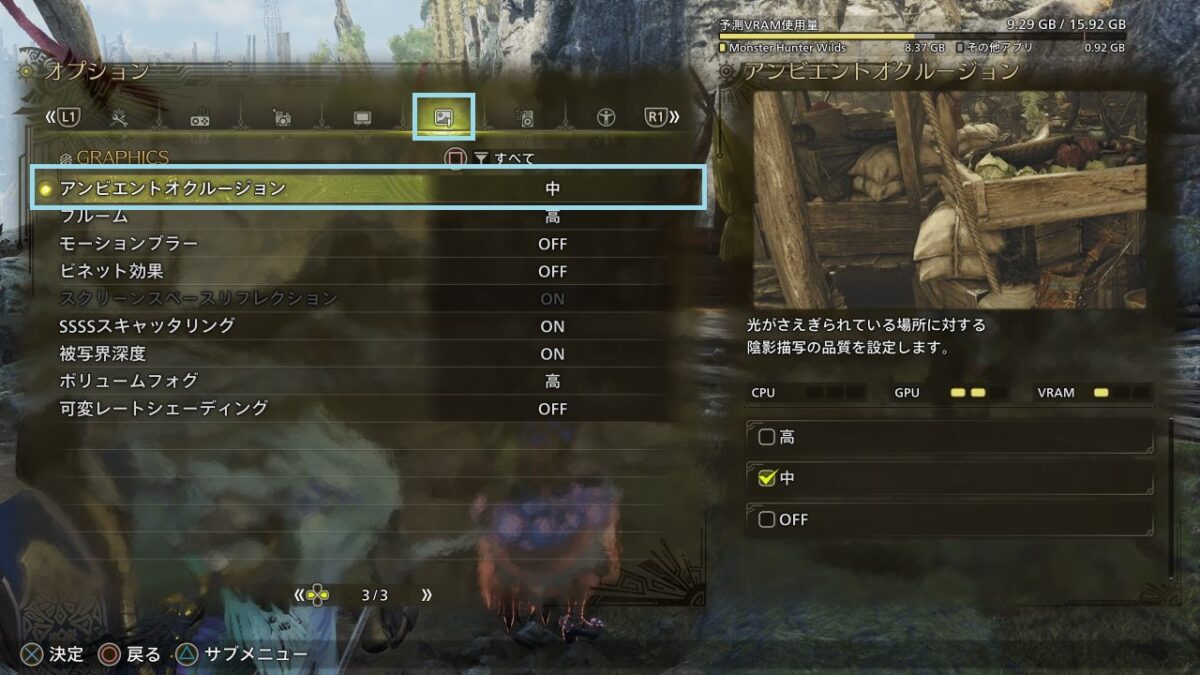Image resolution: width=1200 pixels, height=675 pixels.
Task: Tick the 中 quality checkbox
Action: (767, 479)
